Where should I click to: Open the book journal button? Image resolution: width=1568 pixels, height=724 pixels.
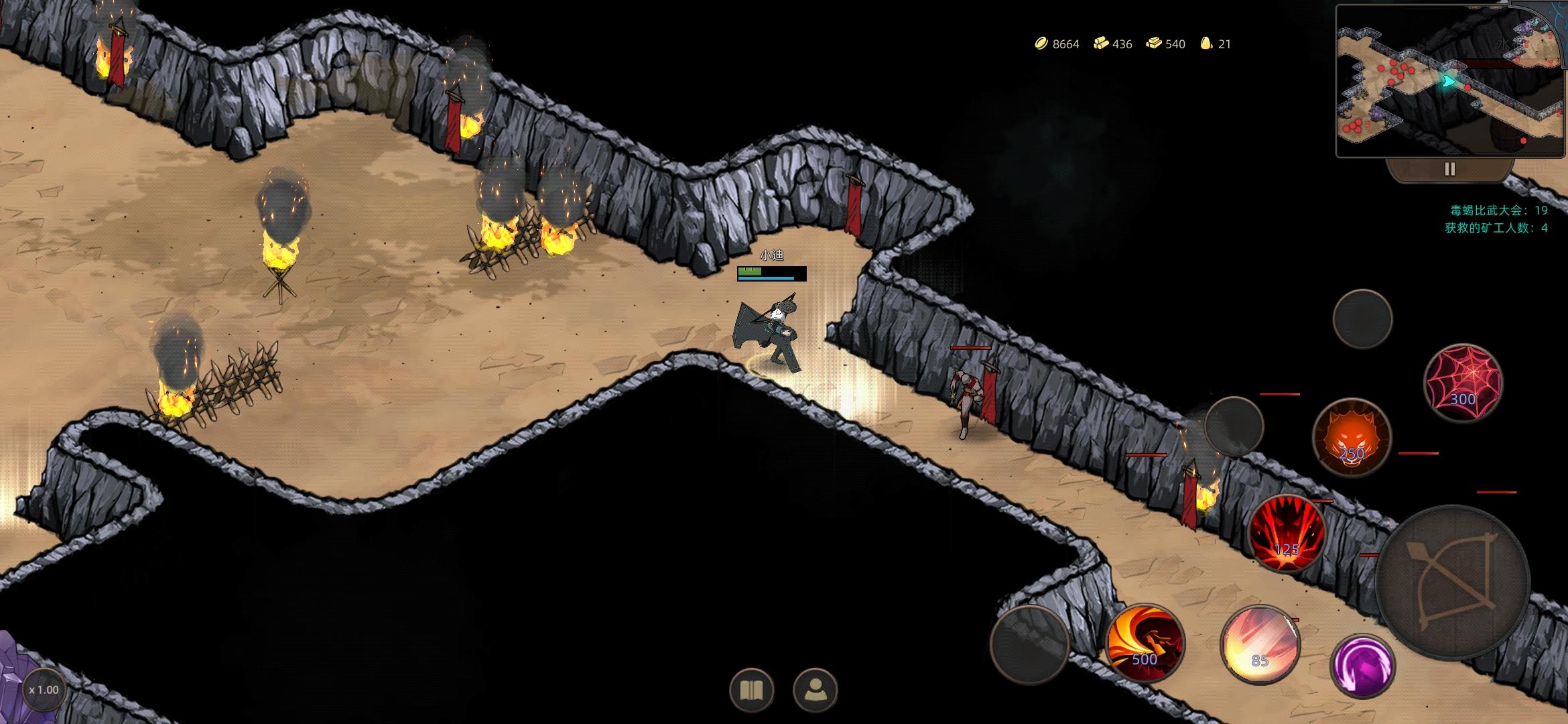751,690
